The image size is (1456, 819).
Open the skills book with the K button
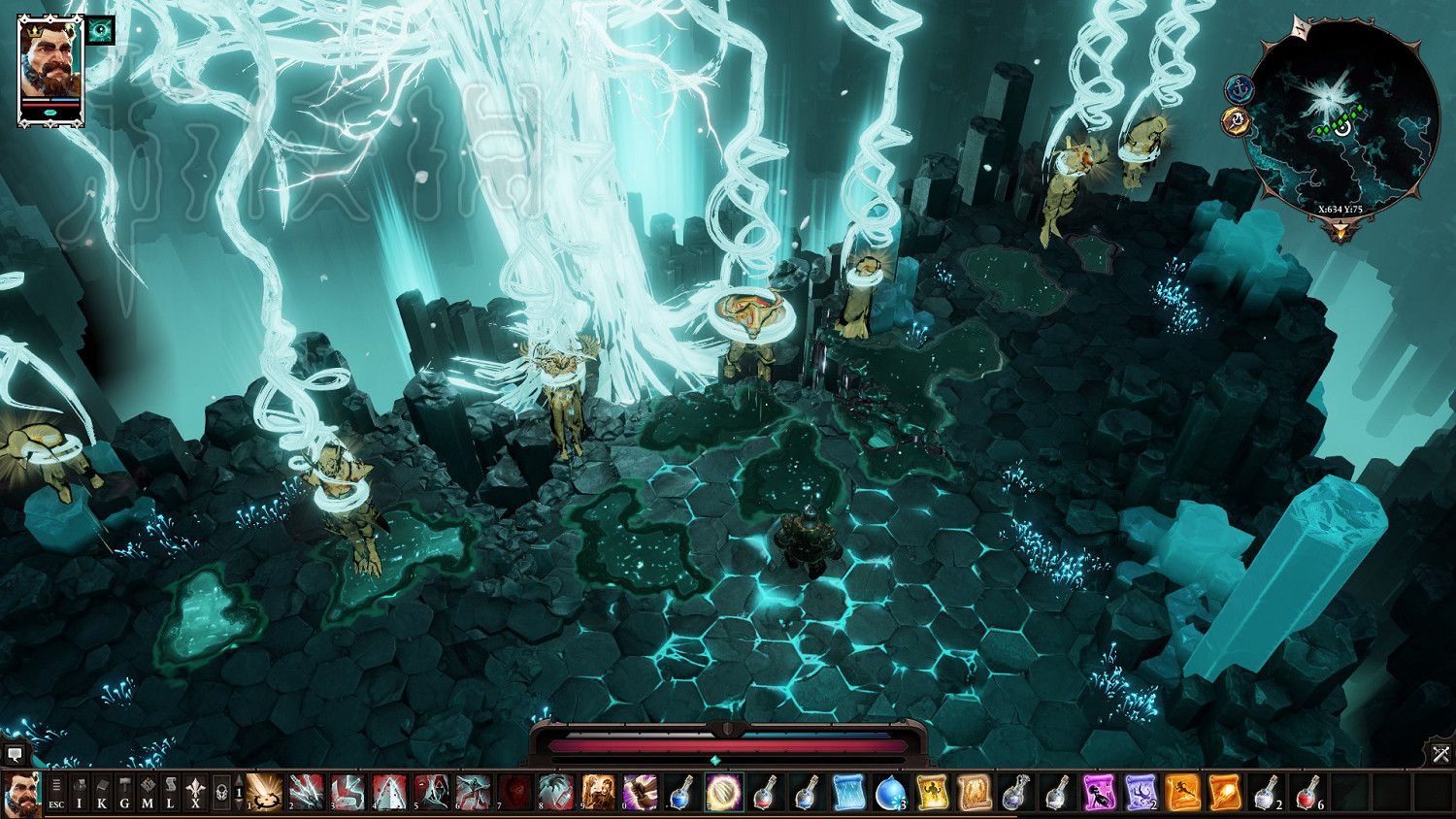pos(102,792)
